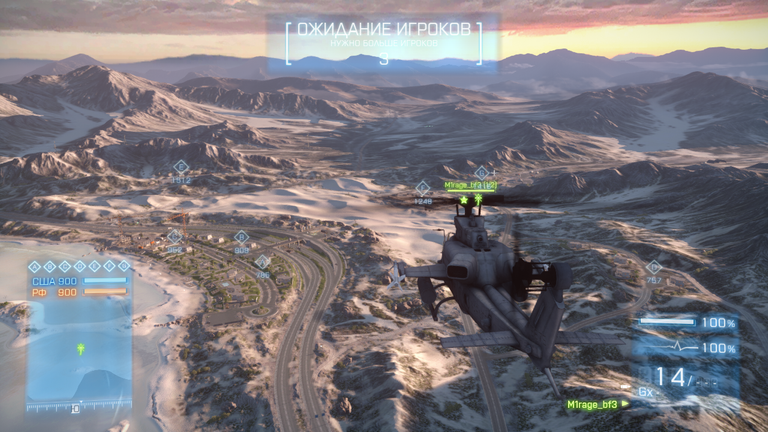Click the green player marker on the minimap
Image resolution: width=768 pixels, height=432 pixels.
point(79,349)
